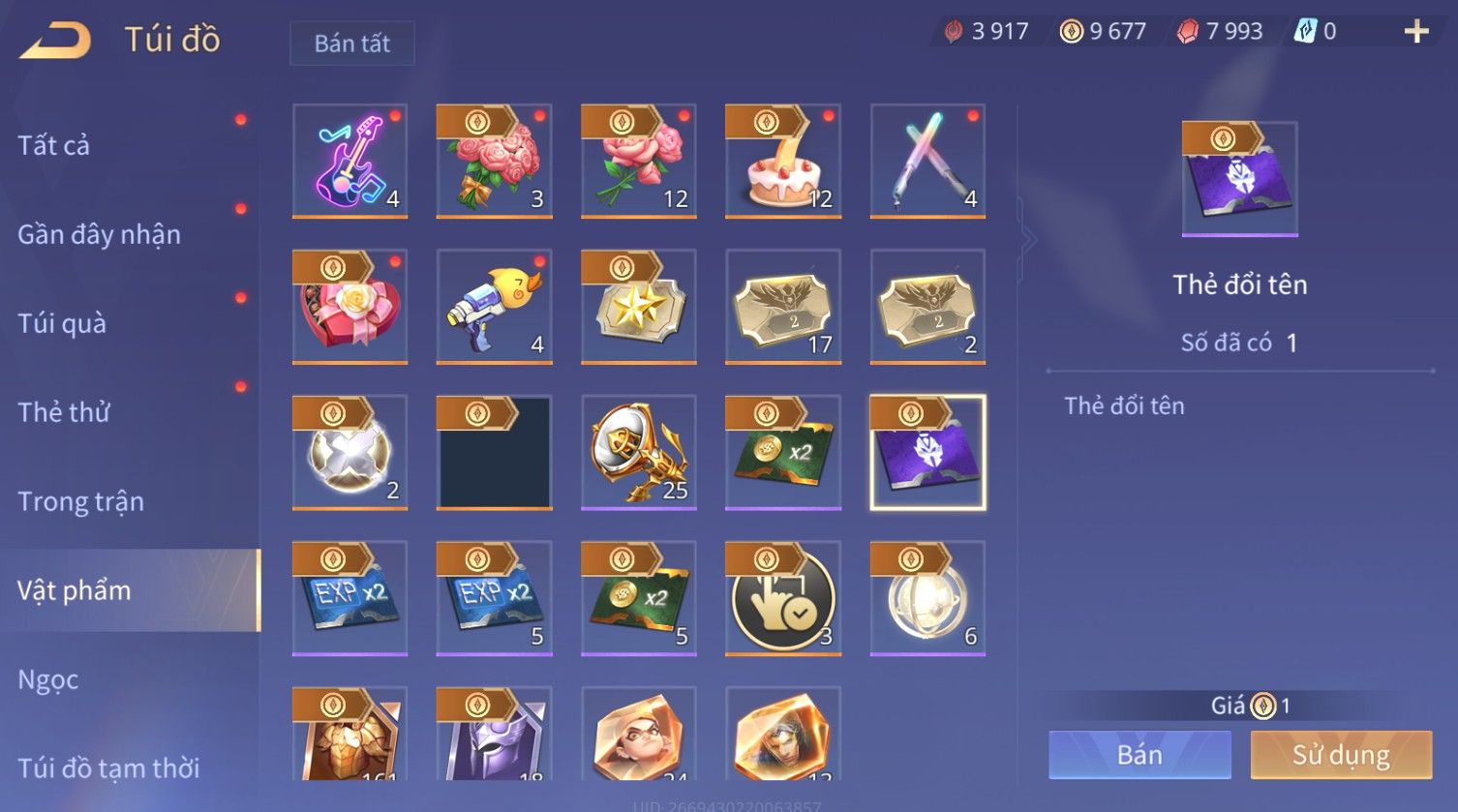The width and height of the screenshot is (1458, 812).
Task: Select the gold star ticket
Action: pyautogui.click(x=638, y=307)
